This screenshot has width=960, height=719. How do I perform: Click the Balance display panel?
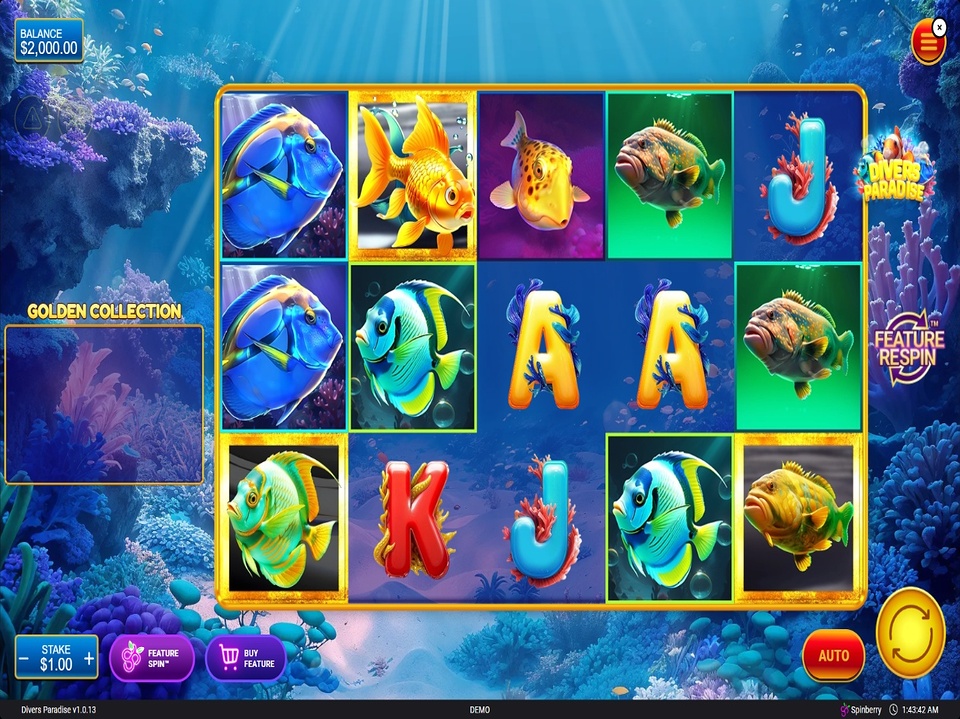49,41
